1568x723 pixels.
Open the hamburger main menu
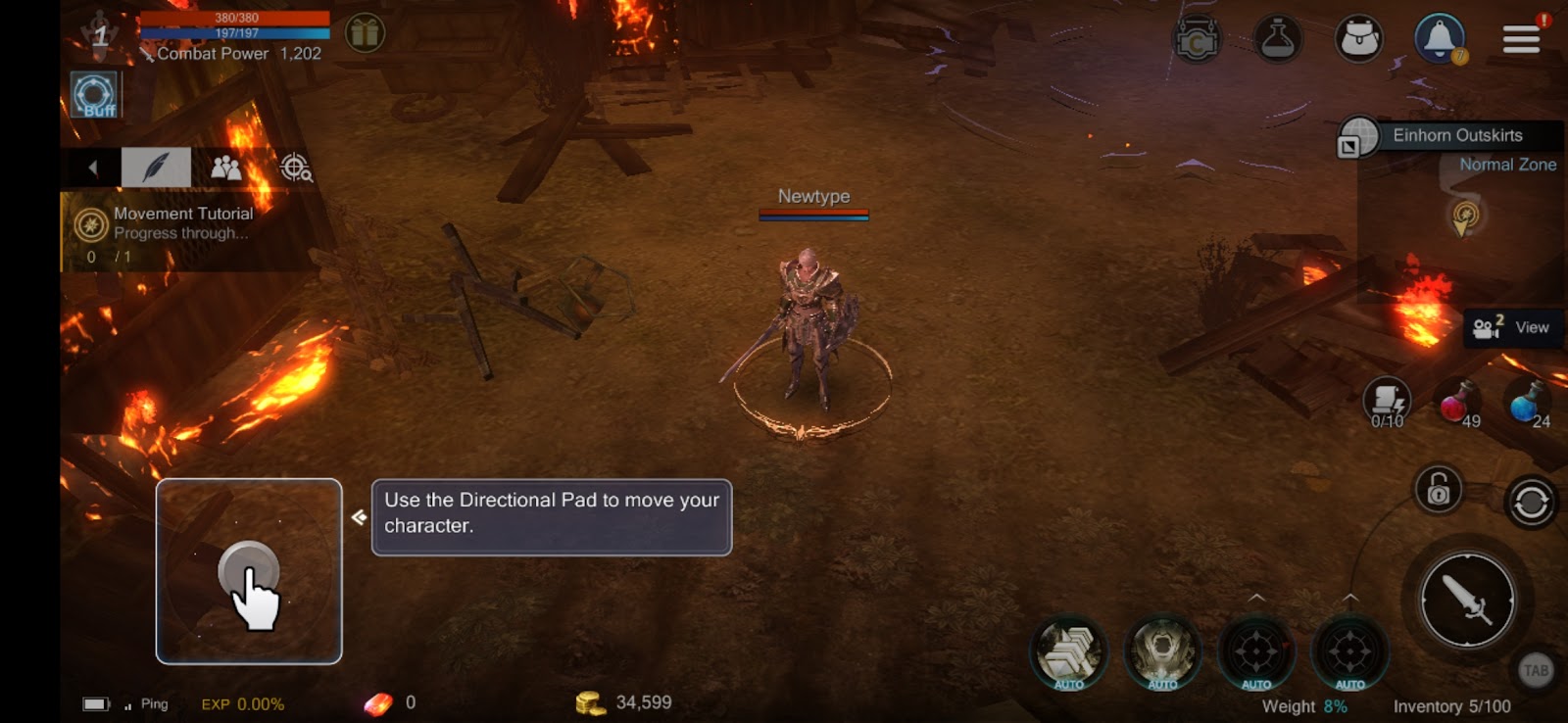point(1521,39)
